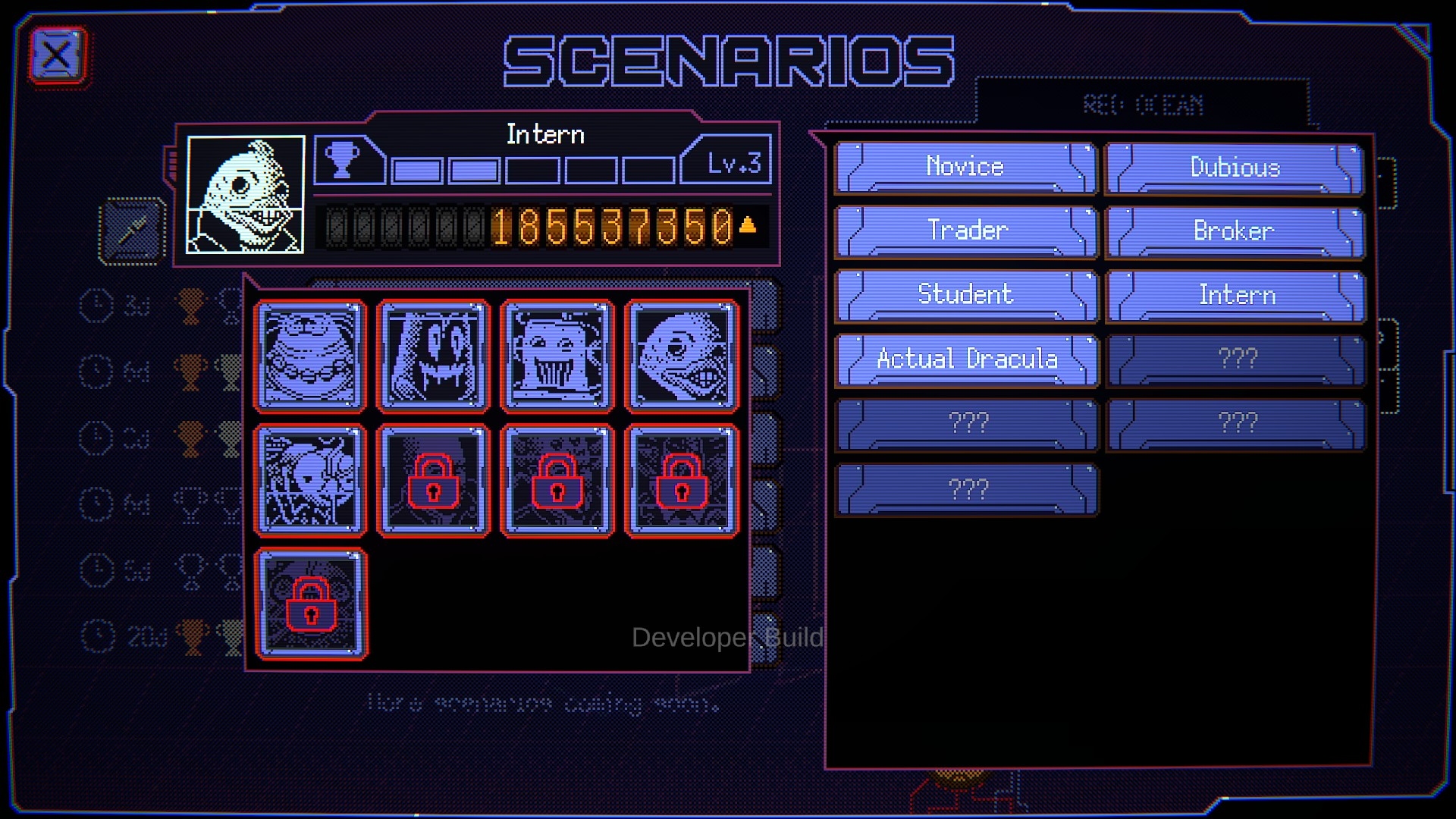This screenshot has height=819, width=1456.
Task: Pick the Student rank option
Action: click(965, 295)
